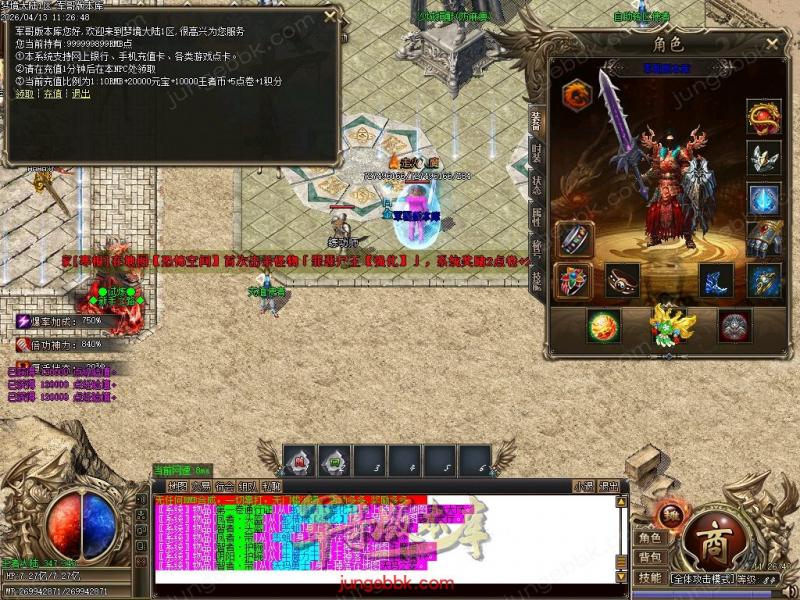Click the green and gold orb slot

point(602,326)
